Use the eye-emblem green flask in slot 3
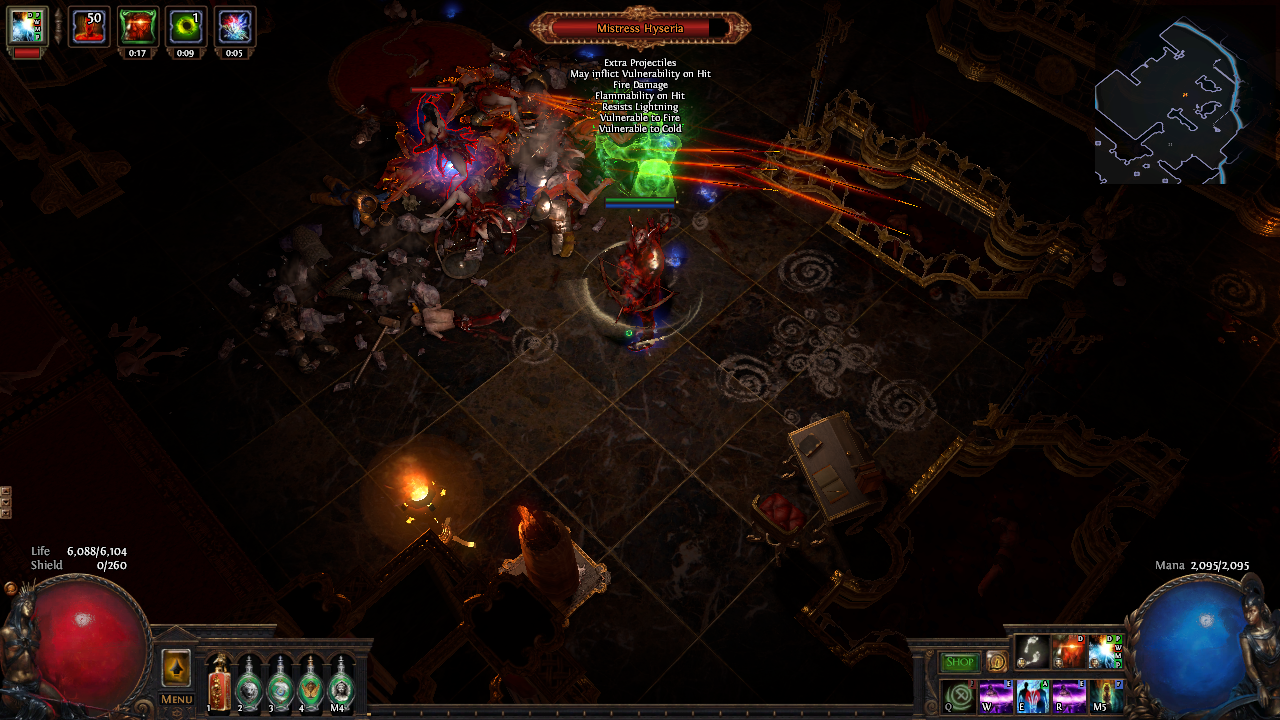The width and height of the screenshot is (1280, 720). [279, 685]
